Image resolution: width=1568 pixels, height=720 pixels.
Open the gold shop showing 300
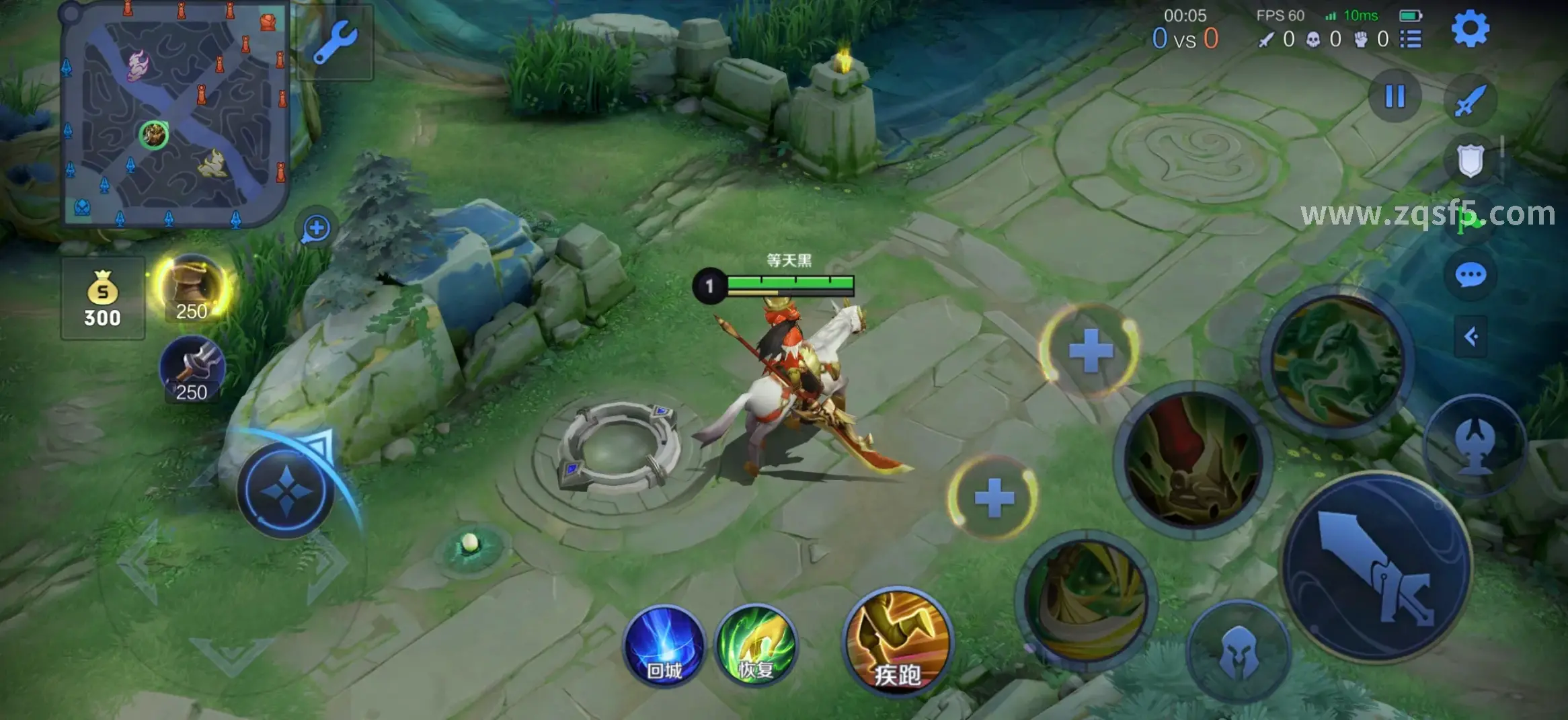(x=102, y=298)
